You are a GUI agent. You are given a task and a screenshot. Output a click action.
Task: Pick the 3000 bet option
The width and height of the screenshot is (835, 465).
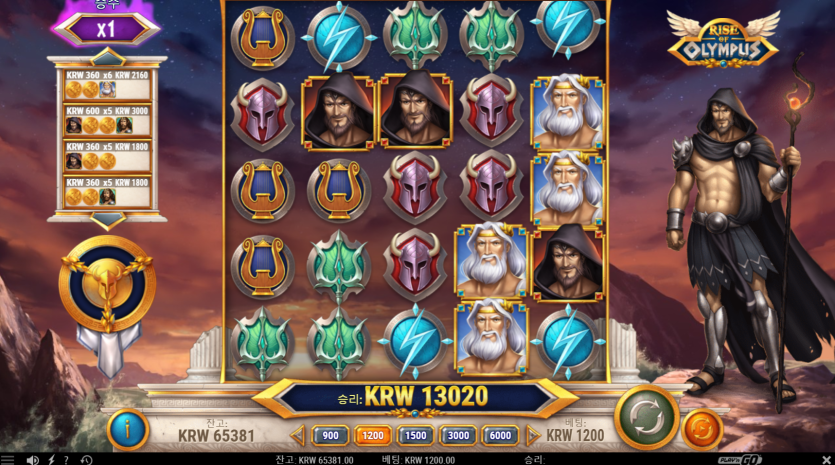[x=458, y=435]
